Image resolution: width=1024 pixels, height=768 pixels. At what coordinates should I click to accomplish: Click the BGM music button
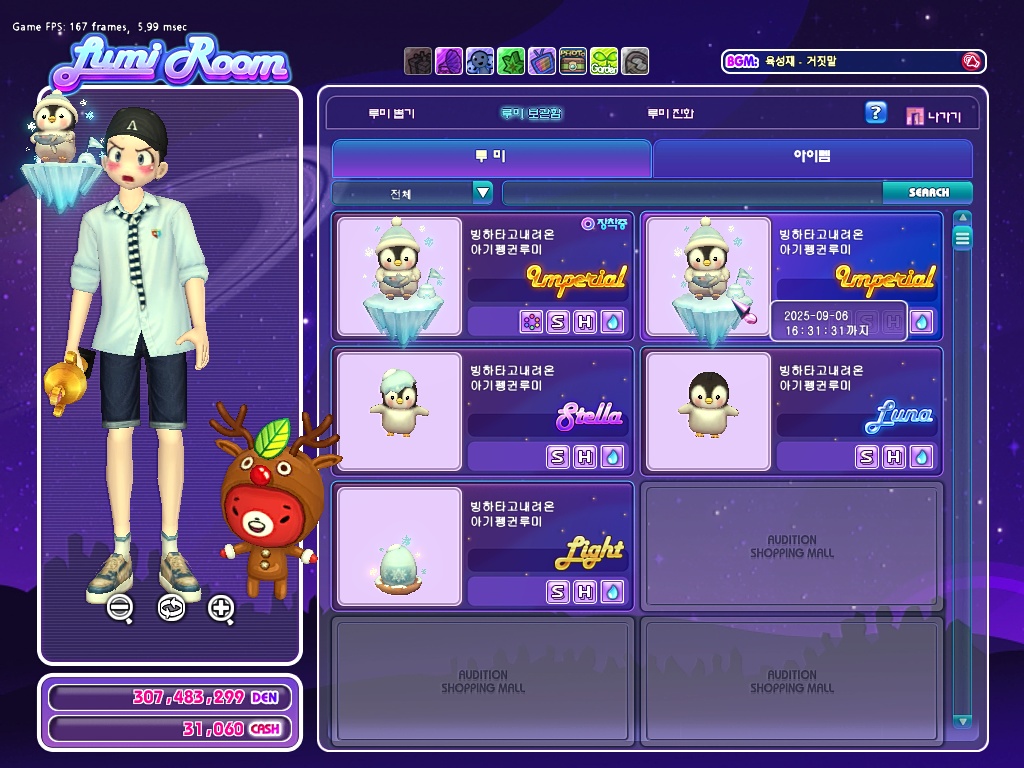coord(970,62)
